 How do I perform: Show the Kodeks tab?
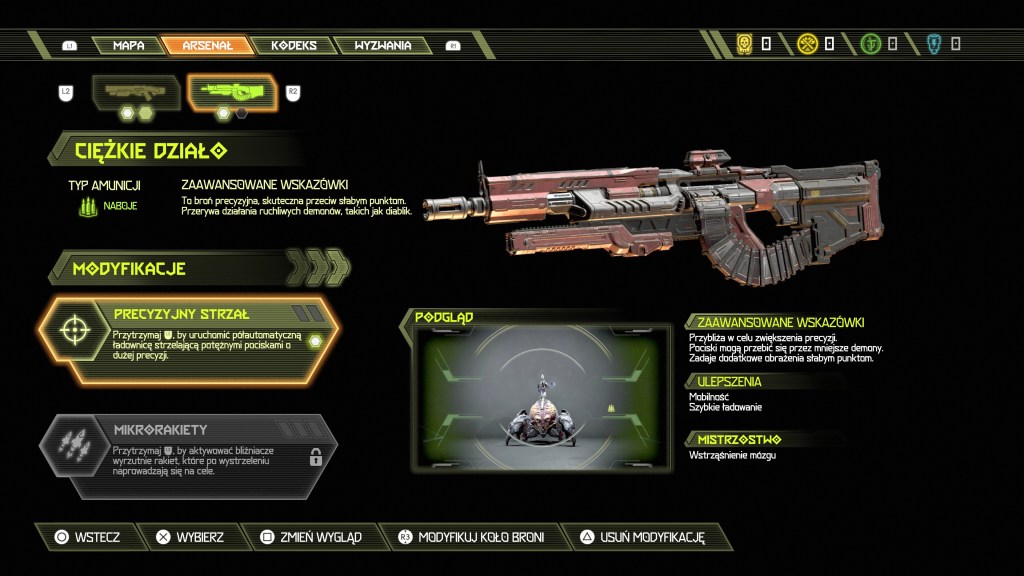[x=293, y=45]
